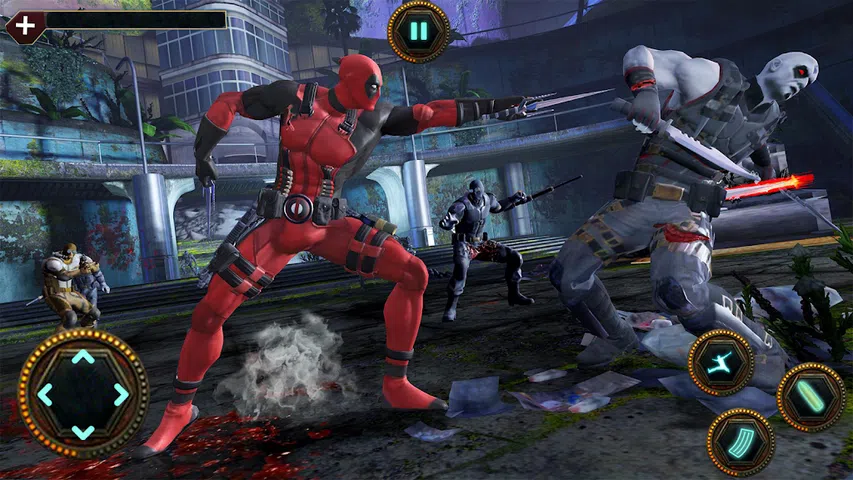Pause the game with the pause button
The image size is (853, 480).
click(418, 31)
